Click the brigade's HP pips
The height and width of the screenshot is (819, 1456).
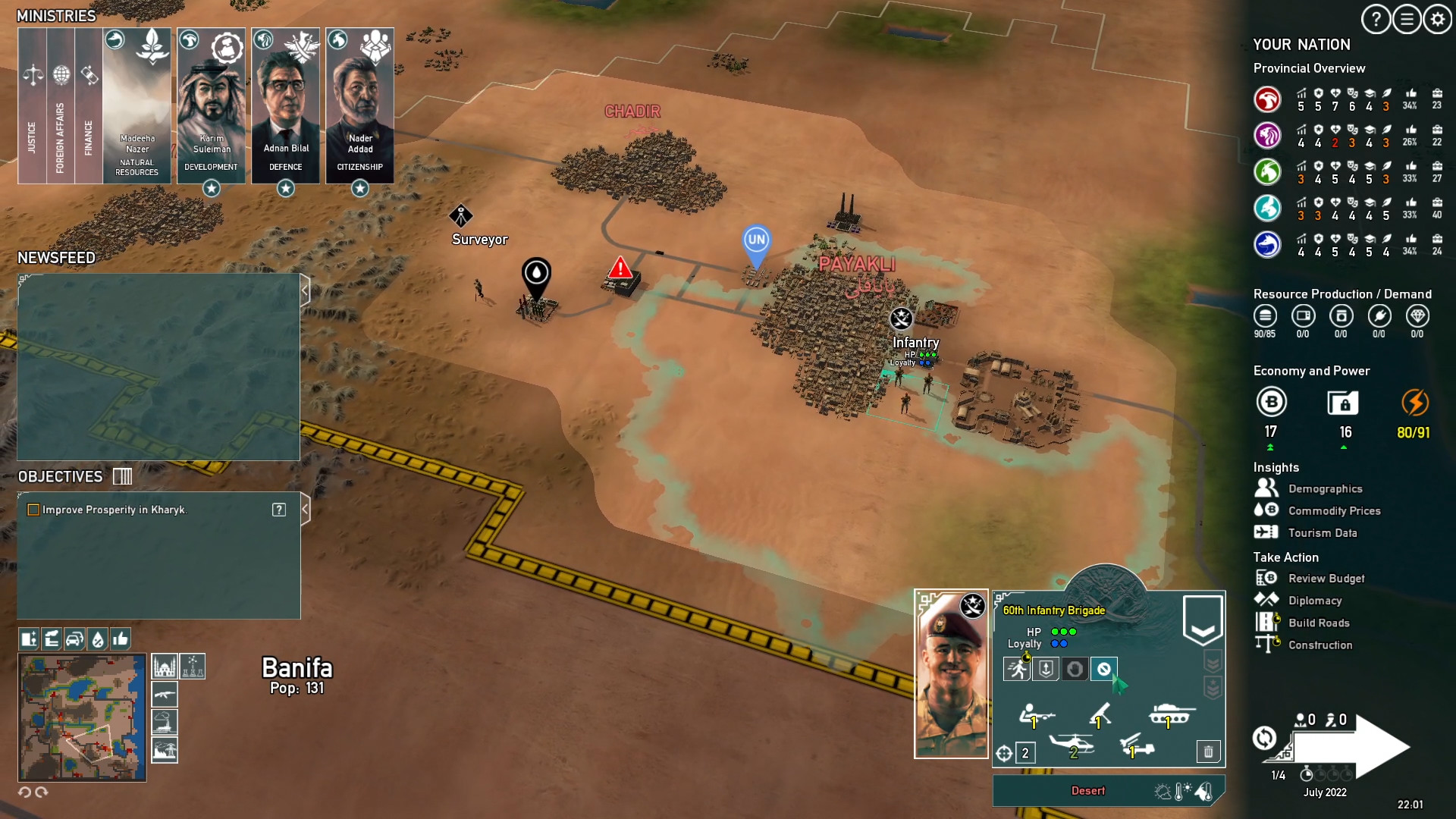(1064, 630)
